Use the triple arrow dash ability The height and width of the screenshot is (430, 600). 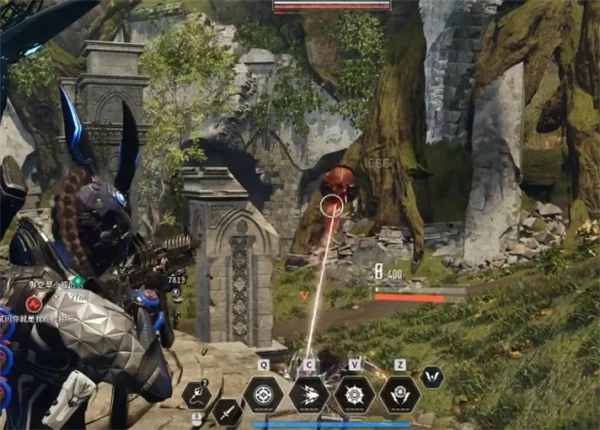pos(309,394)
